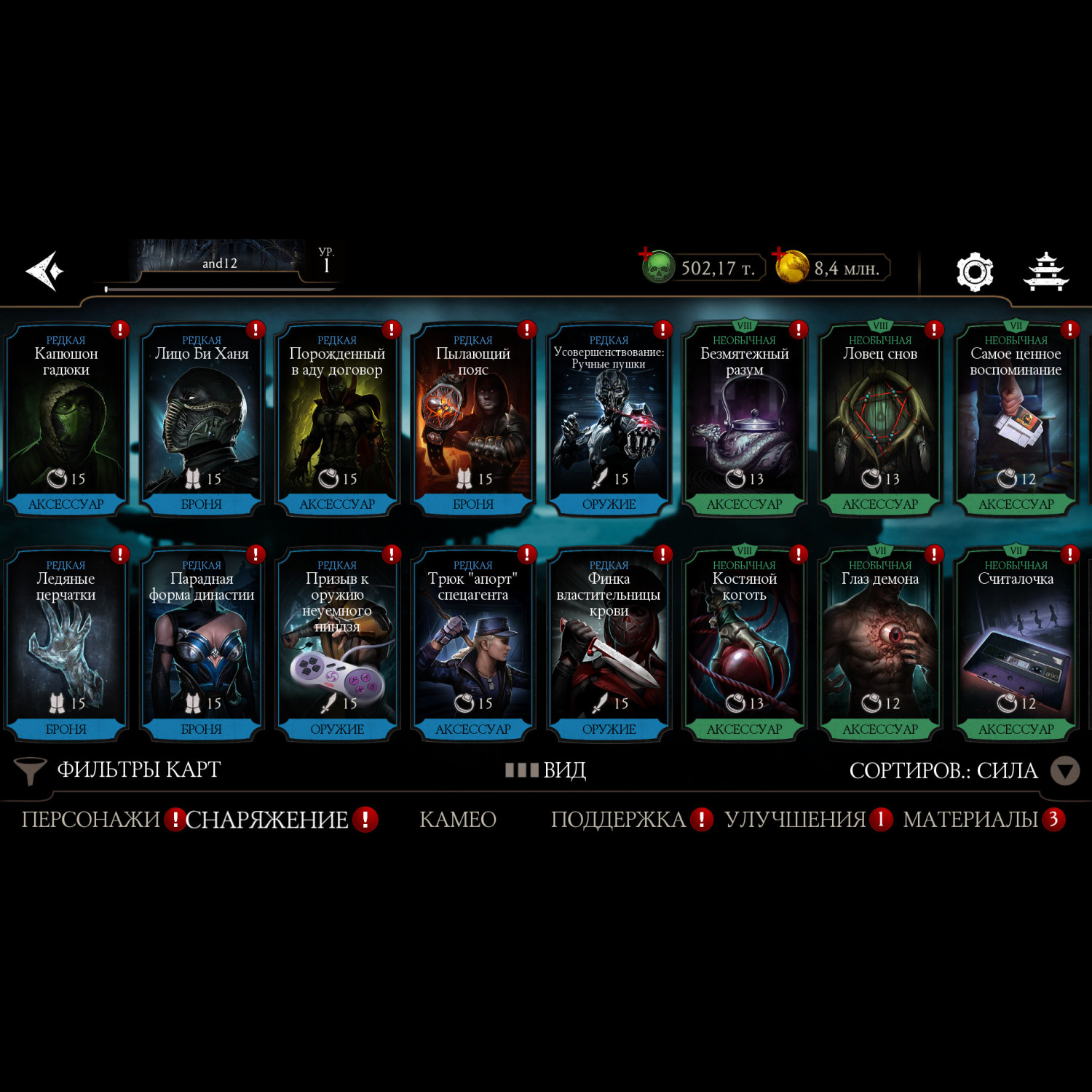Viewport: 1092px width, 1092px height.
Task: Open the МАТЕРИАЛЫ tab
Action: click(970, 820)
